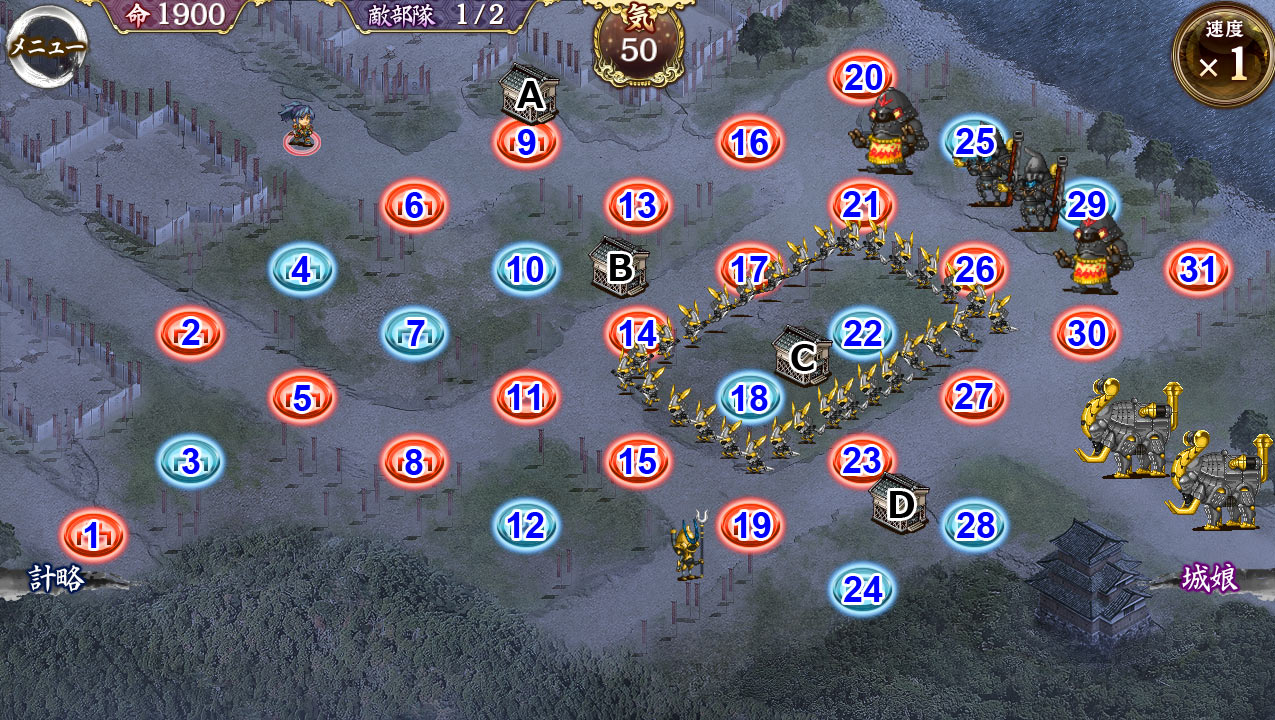Click the stronghold marker labeled A
The height and width of the screenshot is (720, 1275).
point(529,94)
